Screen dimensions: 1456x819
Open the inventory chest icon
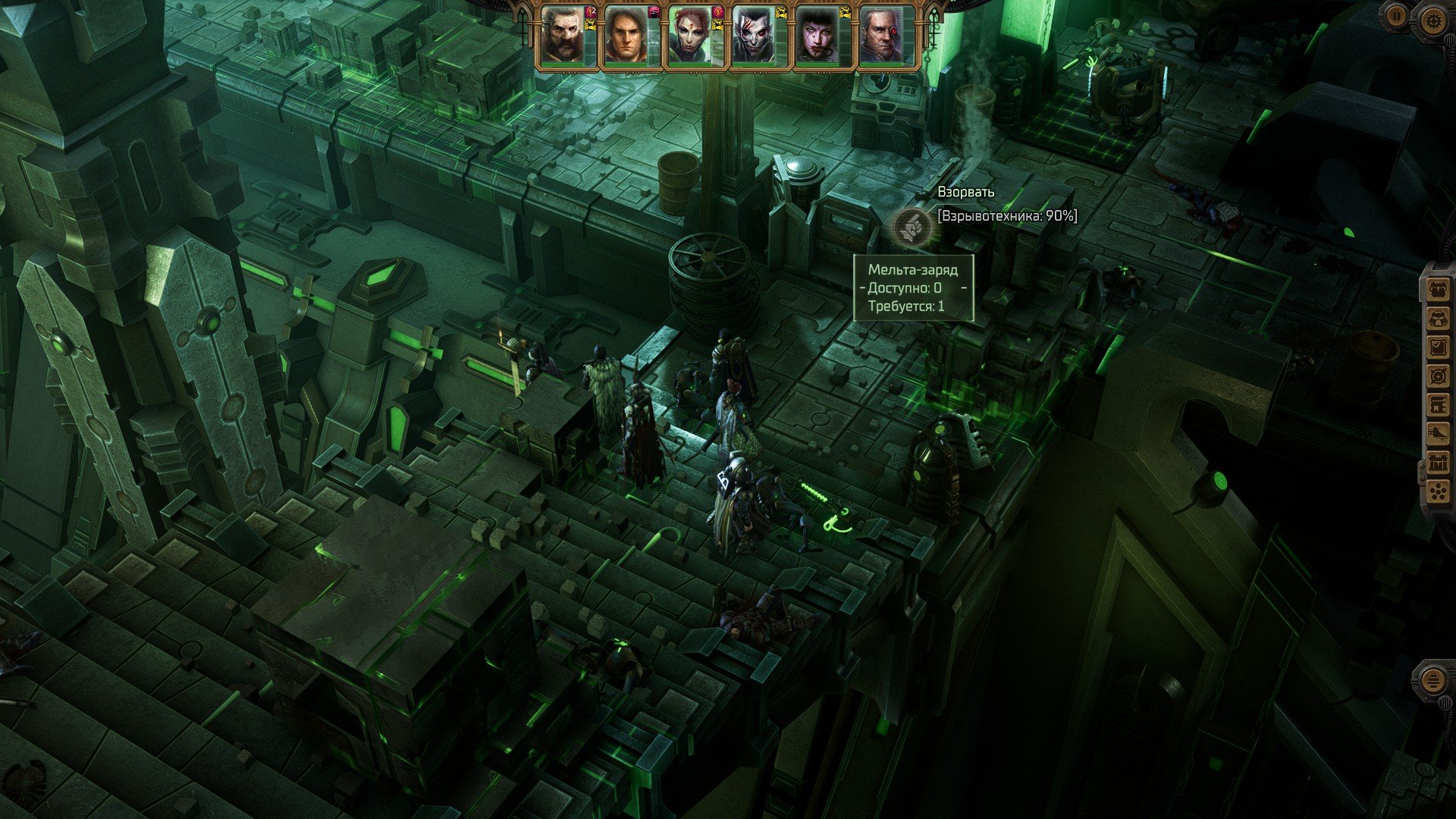point(1437,290)
